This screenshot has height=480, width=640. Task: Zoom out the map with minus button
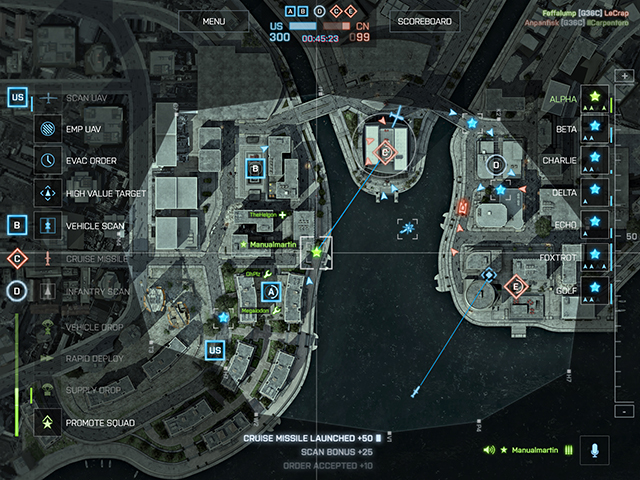(624, 411)
